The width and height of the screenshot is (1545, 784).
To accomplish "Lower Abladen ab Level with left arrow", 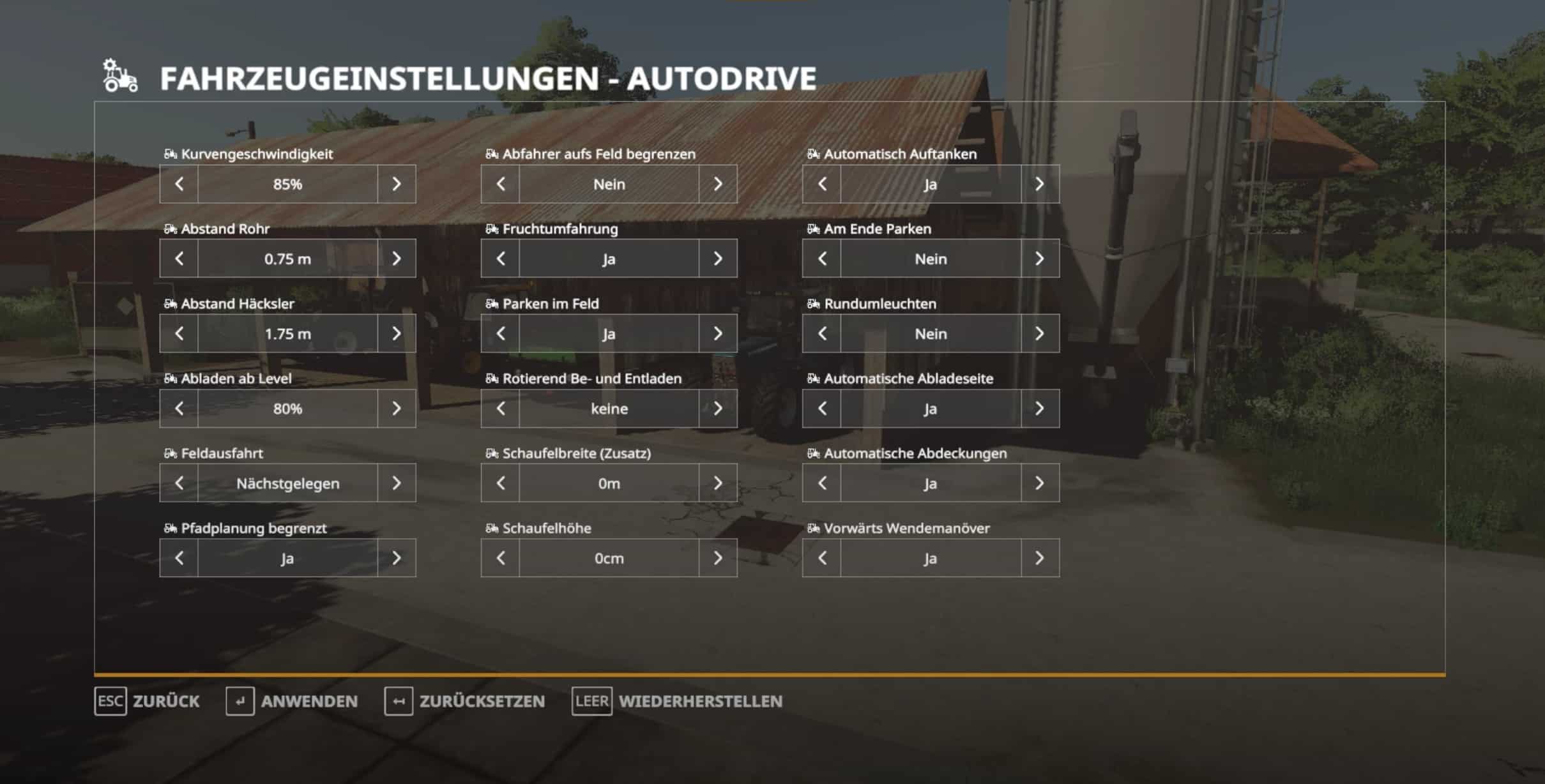I will pos(179,409).
